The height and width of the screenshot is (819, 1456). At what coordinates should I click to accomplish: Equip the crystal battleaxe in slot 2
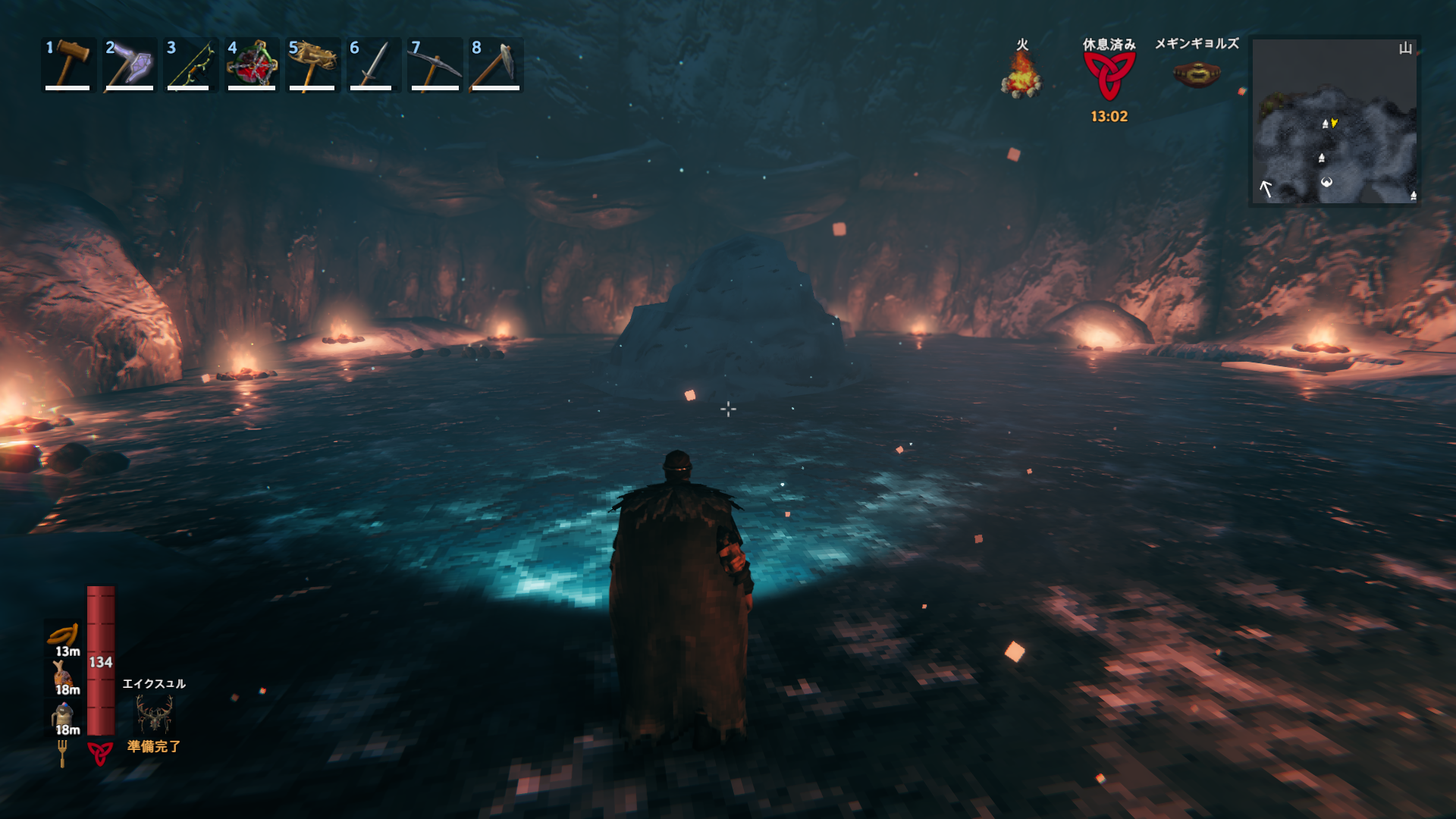129,64
